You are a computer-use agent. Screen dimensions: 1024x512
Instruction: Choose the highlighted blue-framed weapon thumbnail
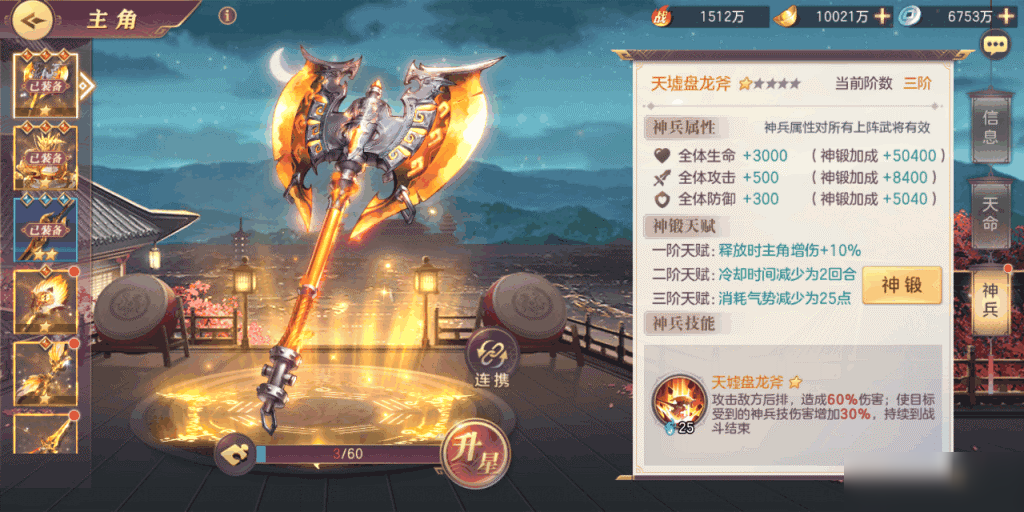tap(46, 228)
